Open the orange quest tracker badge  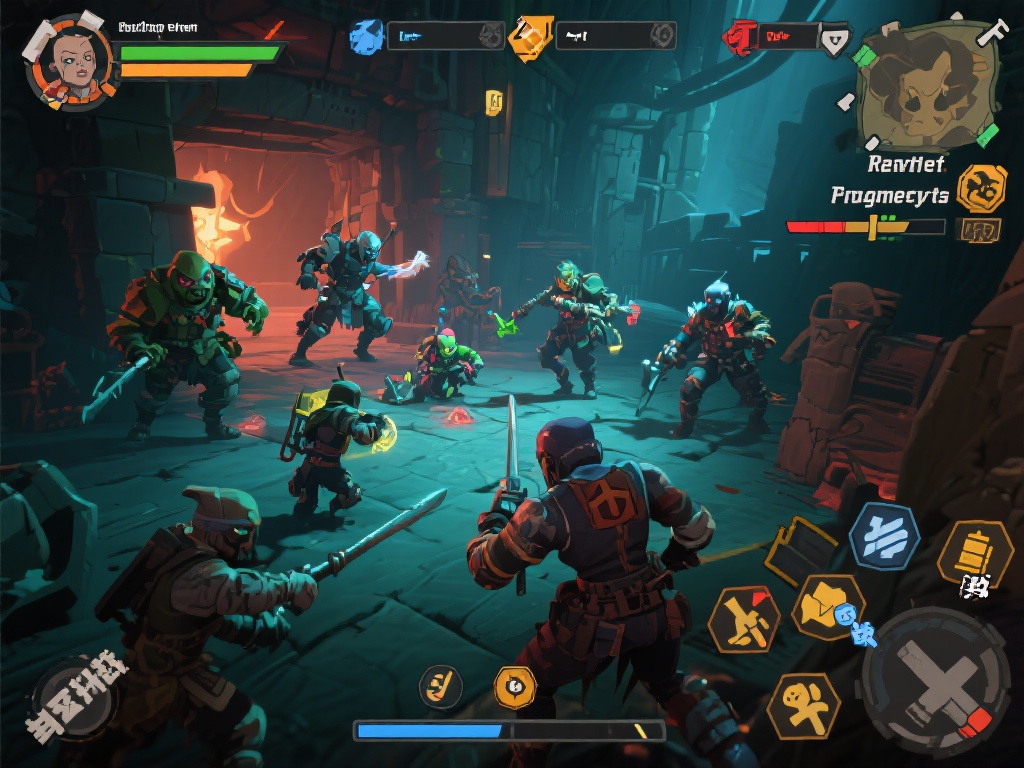point(980,188)
